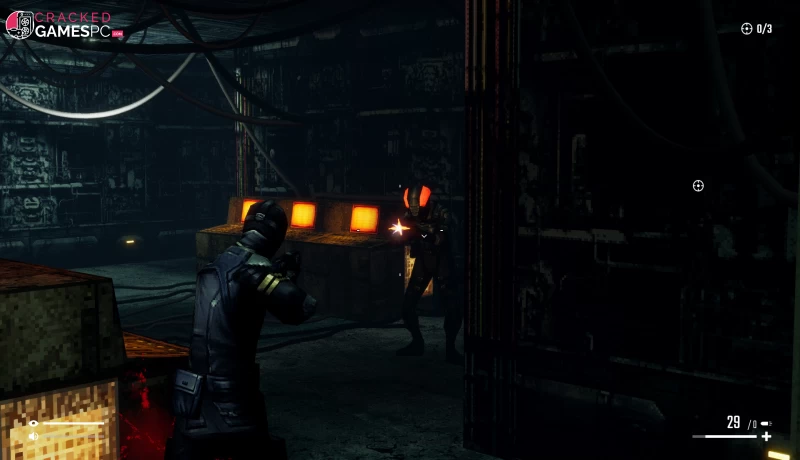800x460 pixels.
Task: Click the speaker noise indicator icon
Action: [33, 436]
